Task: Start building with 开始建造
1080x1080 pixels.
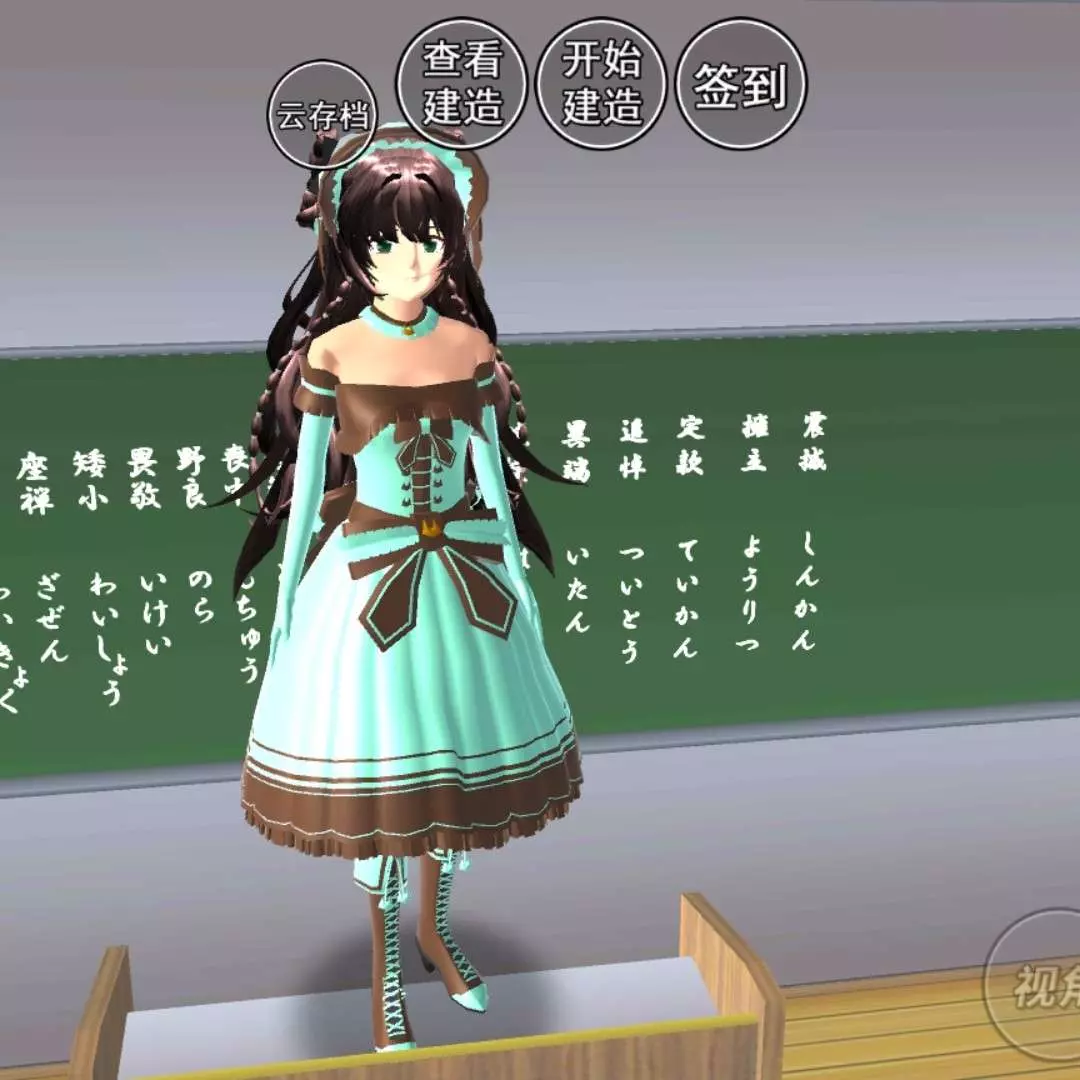Action: point(601,83)
